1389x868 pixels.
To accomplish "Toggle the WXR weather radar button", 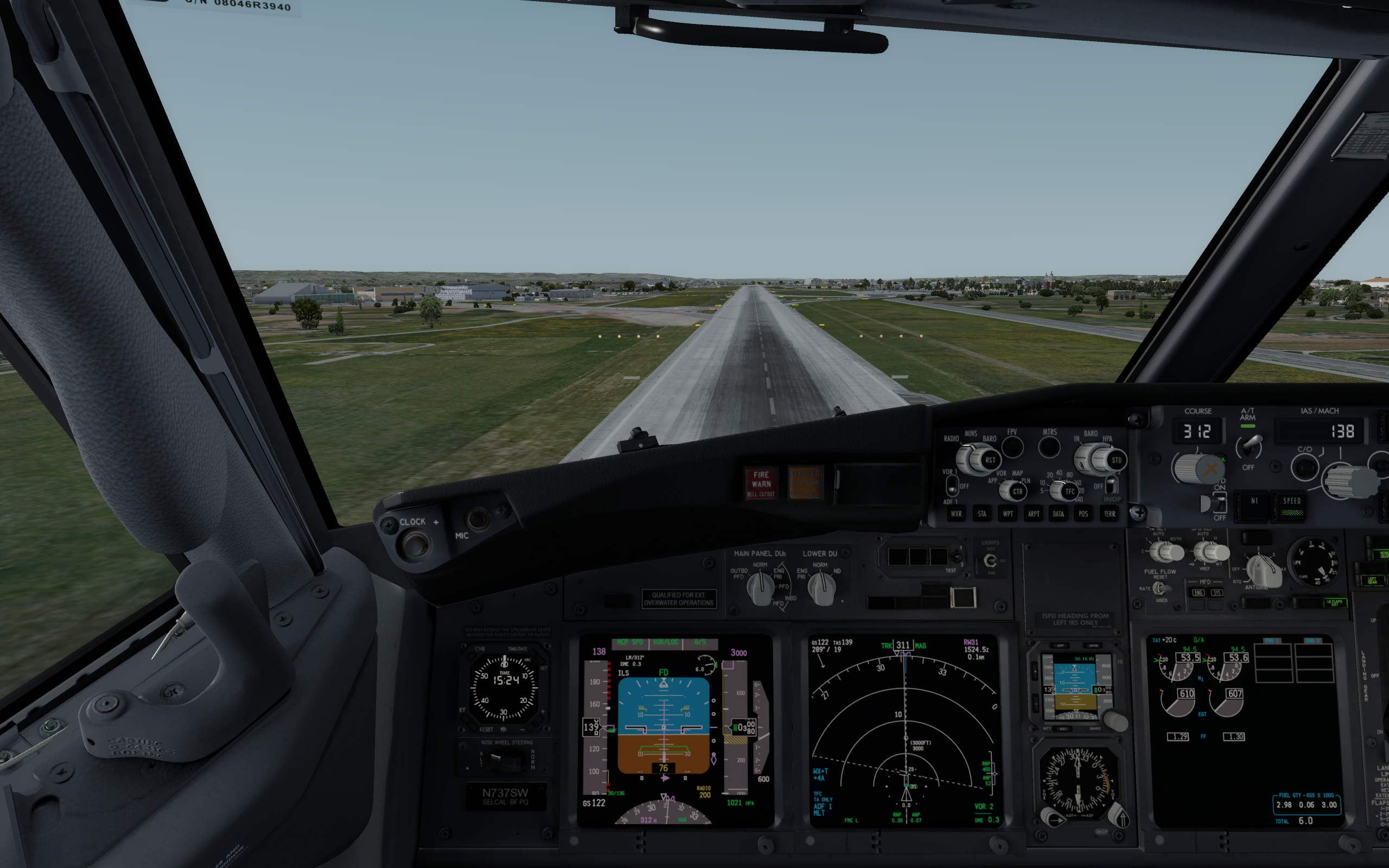I will 956,514.
